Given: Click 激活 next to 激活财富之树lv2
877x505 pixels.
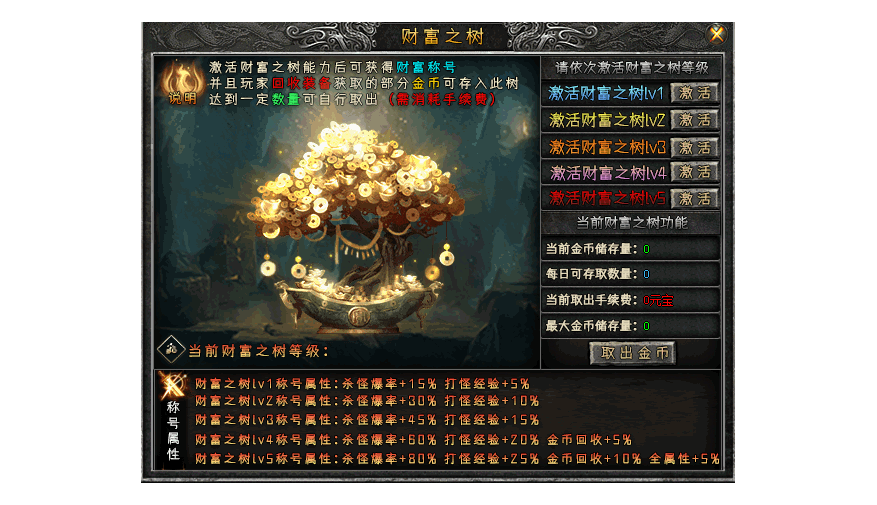Looking at the screenshot, I should (x=694, y=120).
